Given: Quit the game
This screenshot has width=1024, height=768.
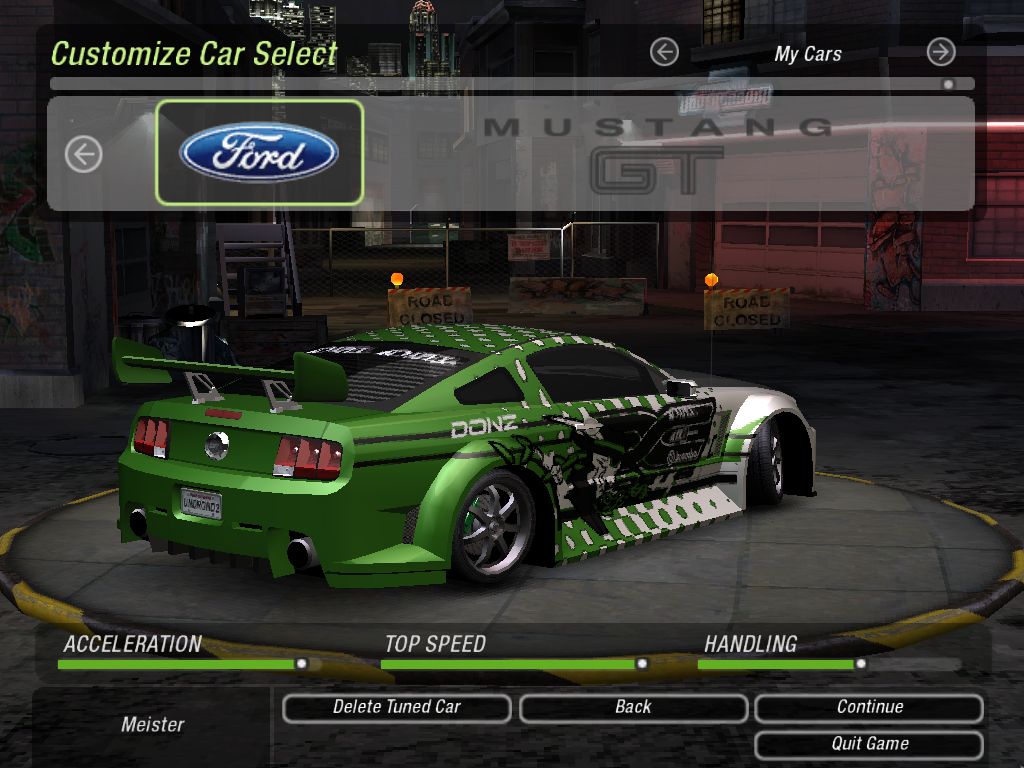Looking at the screenshot, I should coord(869,744).
